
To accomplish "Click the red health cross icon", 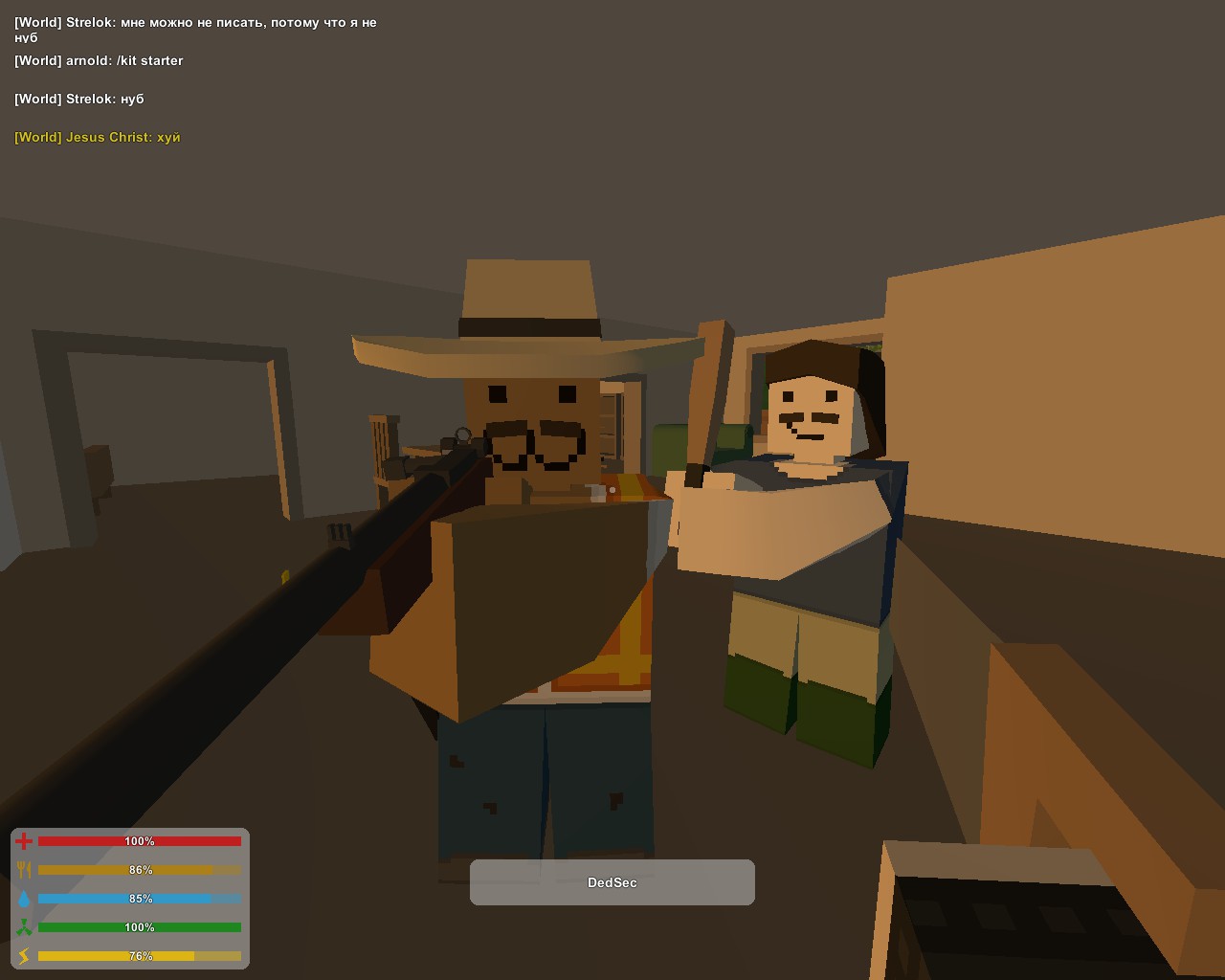I will [x=24, y=840].
